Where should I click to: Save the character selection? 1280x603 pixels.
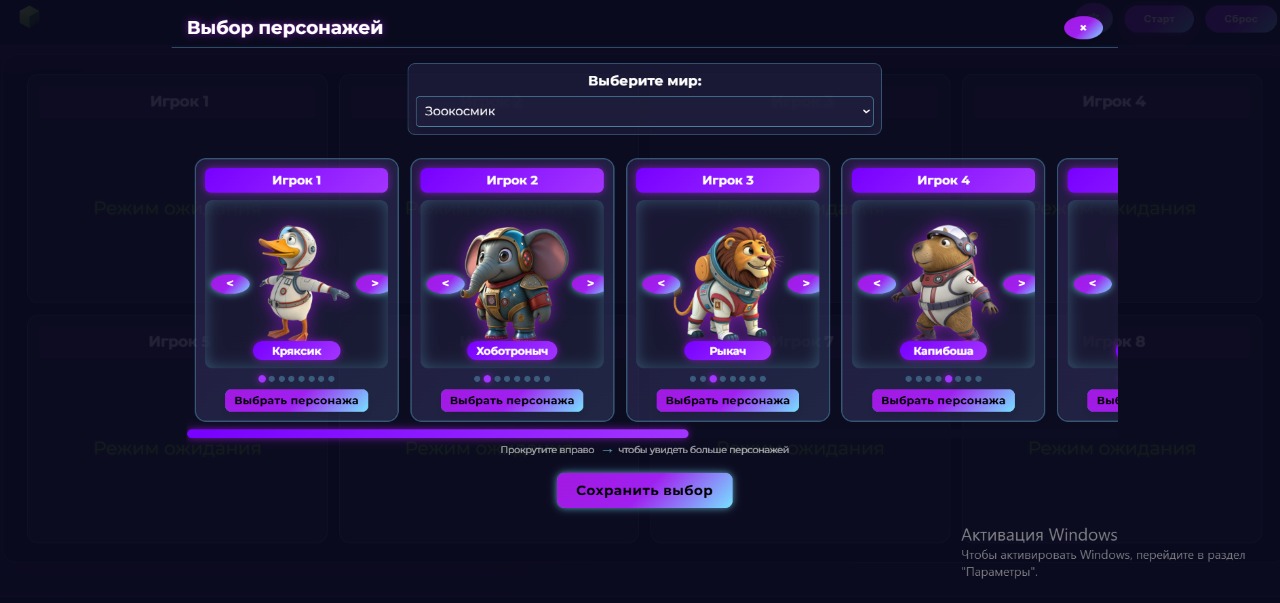point(644,491)
